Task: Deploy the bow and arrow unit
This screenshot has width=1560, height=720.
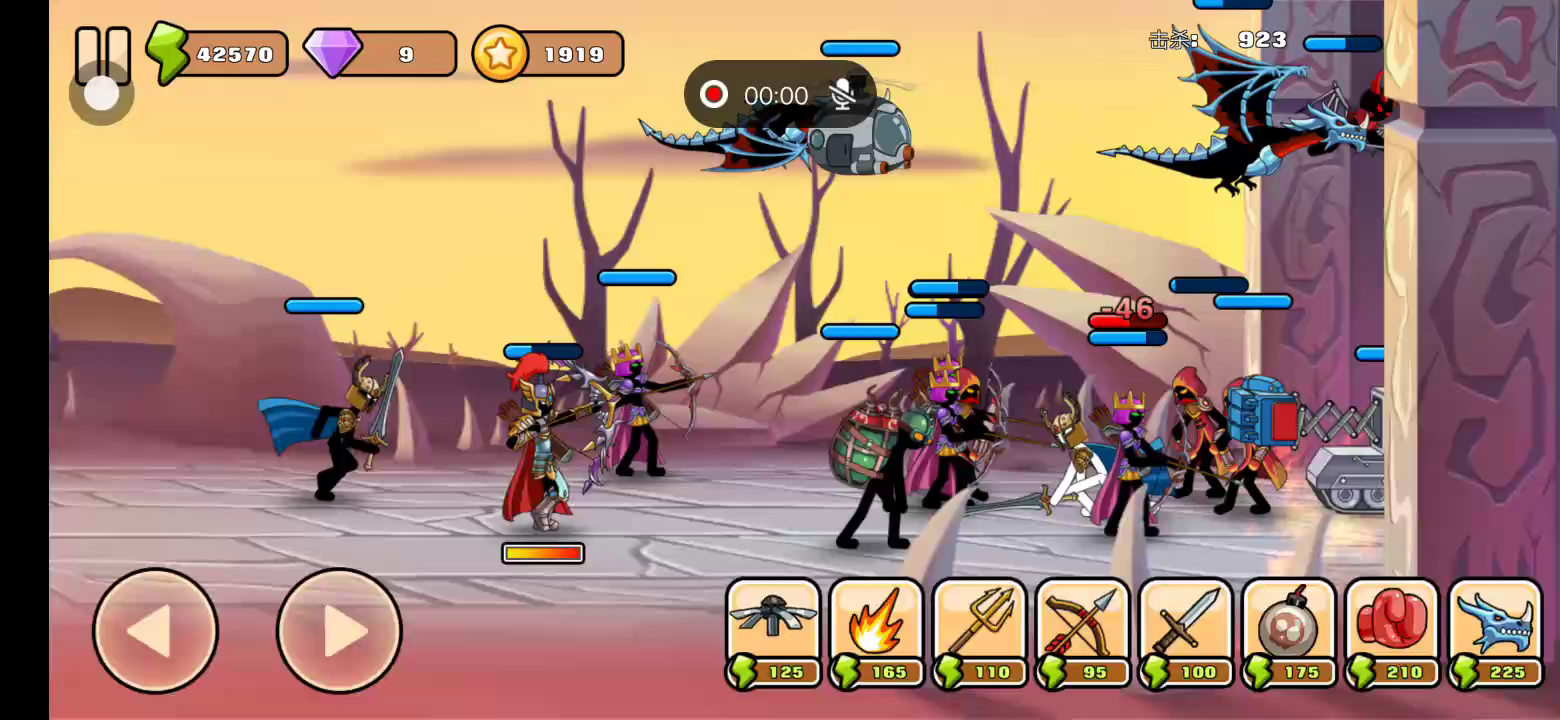Action: [x=1083, y=632]
